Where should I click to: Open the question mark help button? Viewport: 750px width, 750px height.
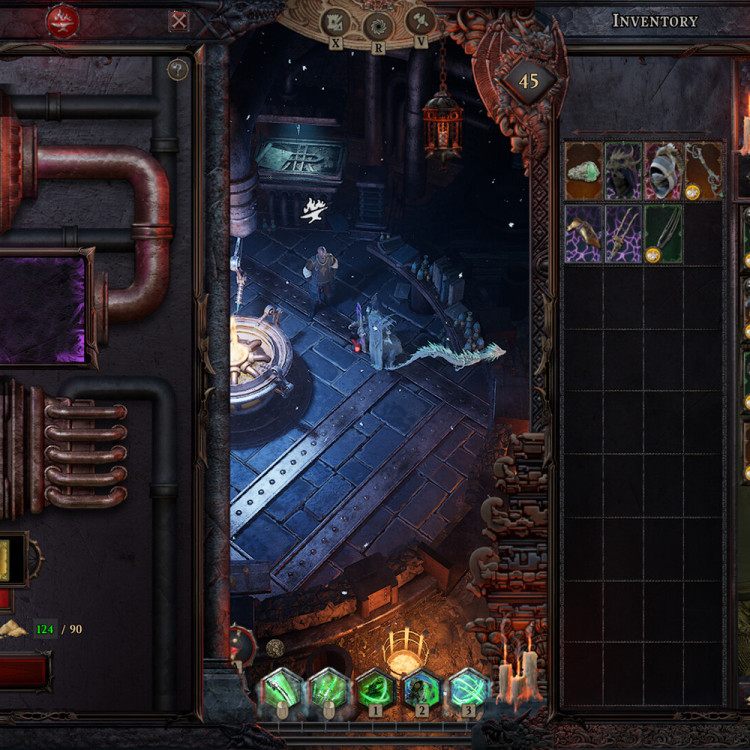coord(178,70)
